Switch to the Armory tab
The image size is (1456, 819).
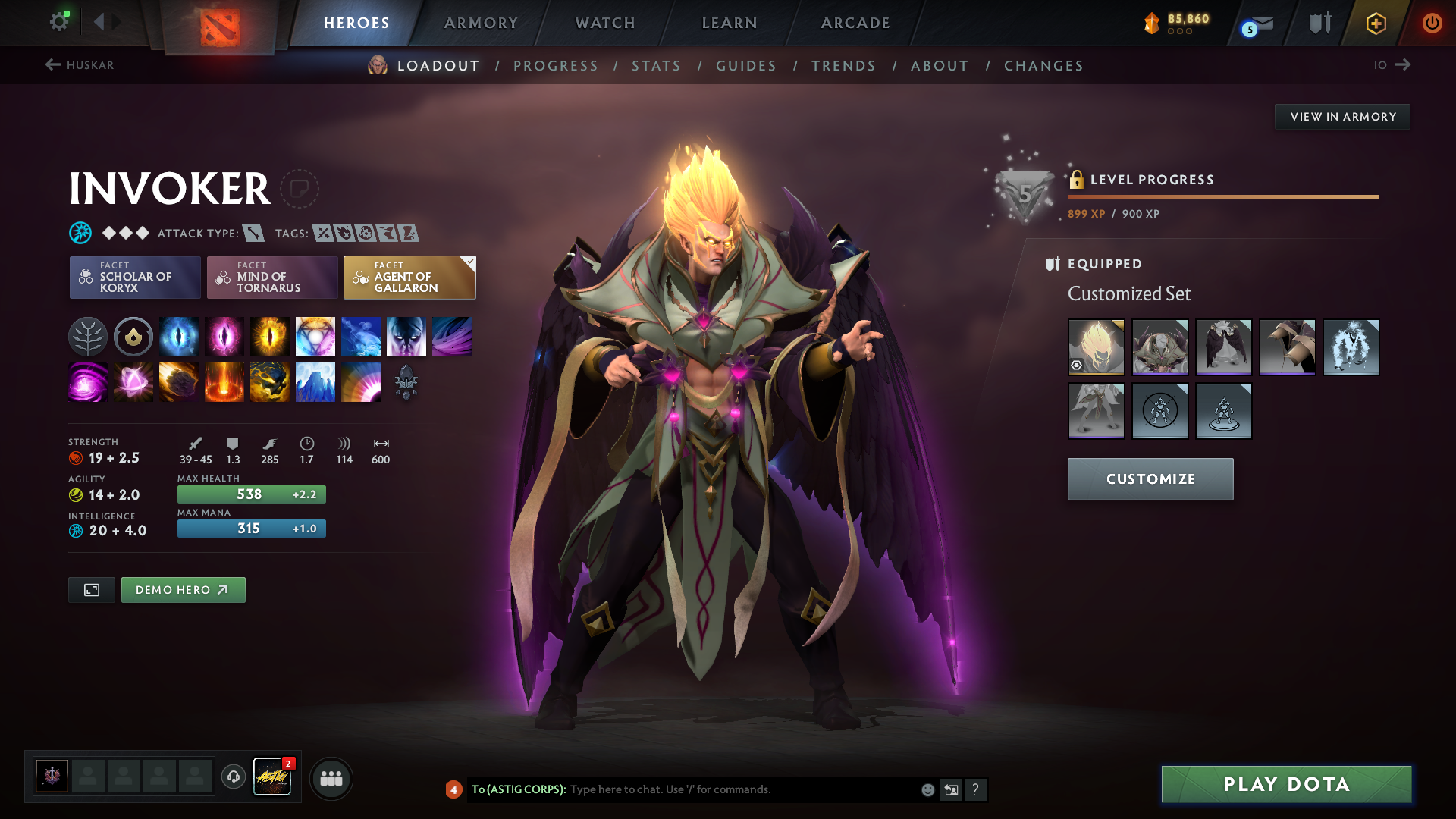(x=481, y=23)
